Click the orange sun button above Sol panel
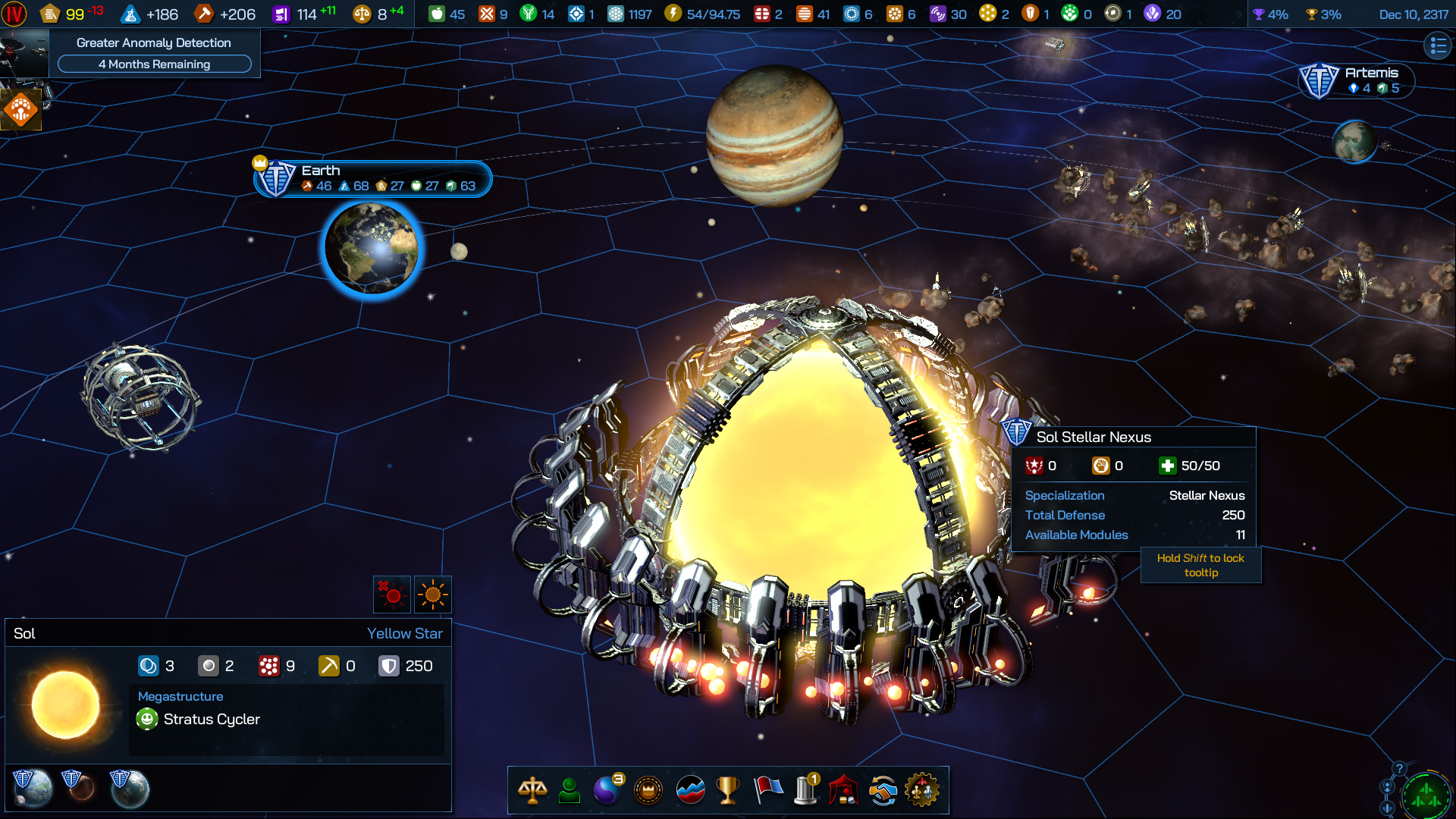This screenshot has height=819, width=1456. click(433, 595)
